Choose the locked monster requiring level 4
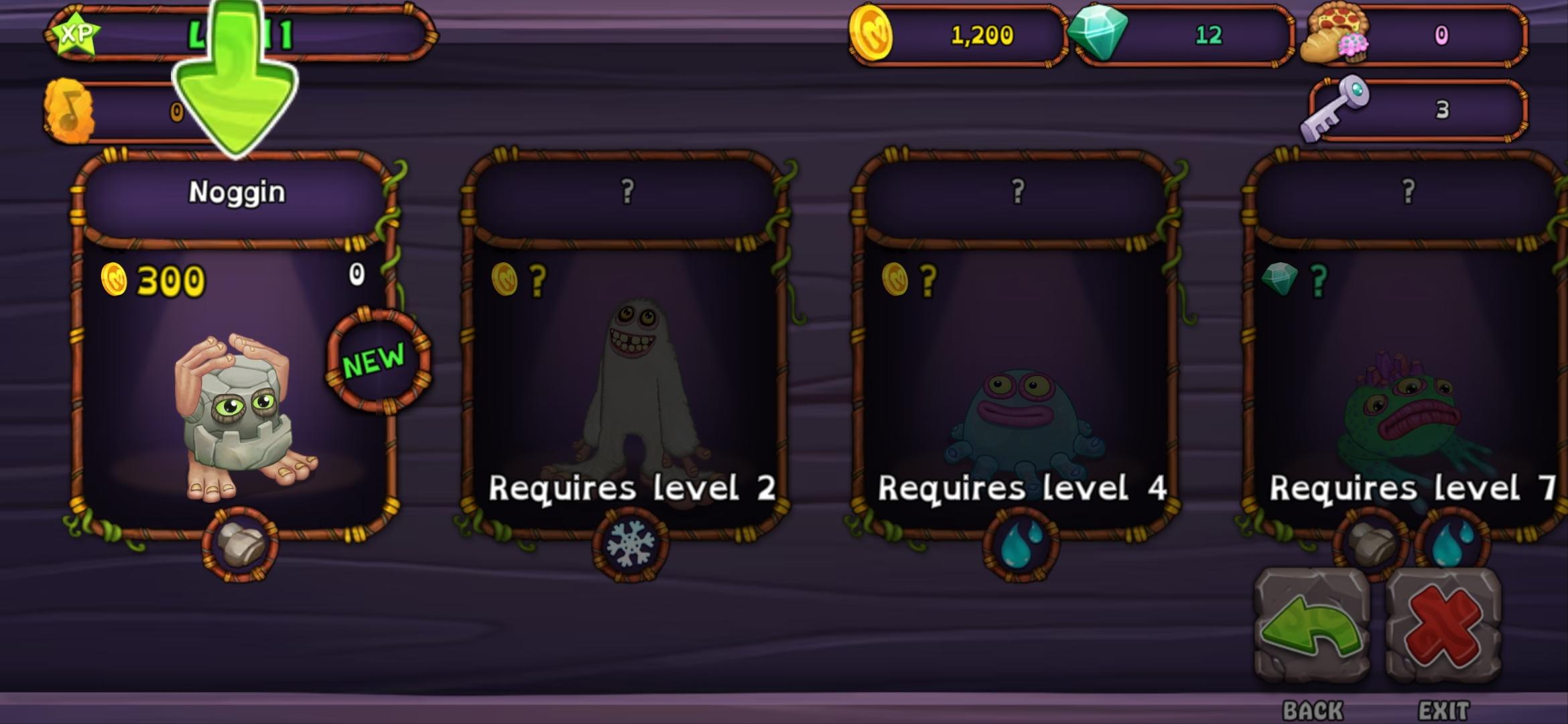1568x724 pixels. 1017,375
